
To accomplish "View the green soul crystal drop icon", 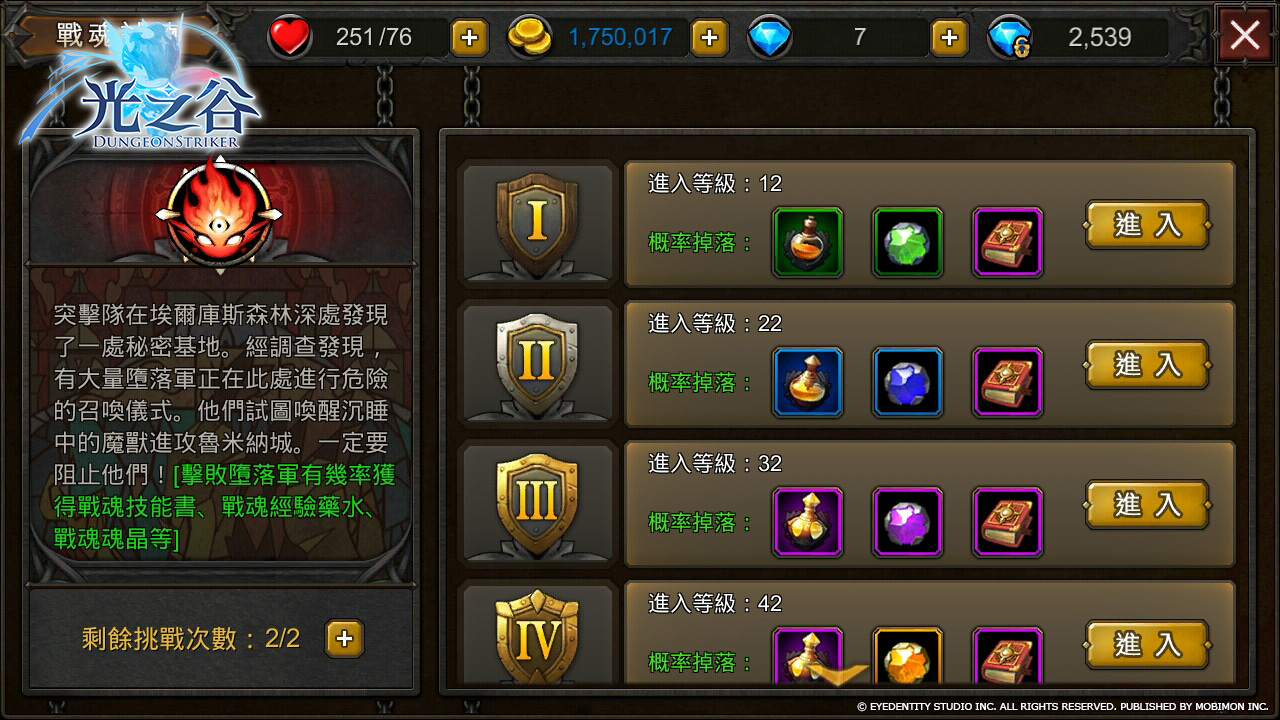I will (907, 241).
